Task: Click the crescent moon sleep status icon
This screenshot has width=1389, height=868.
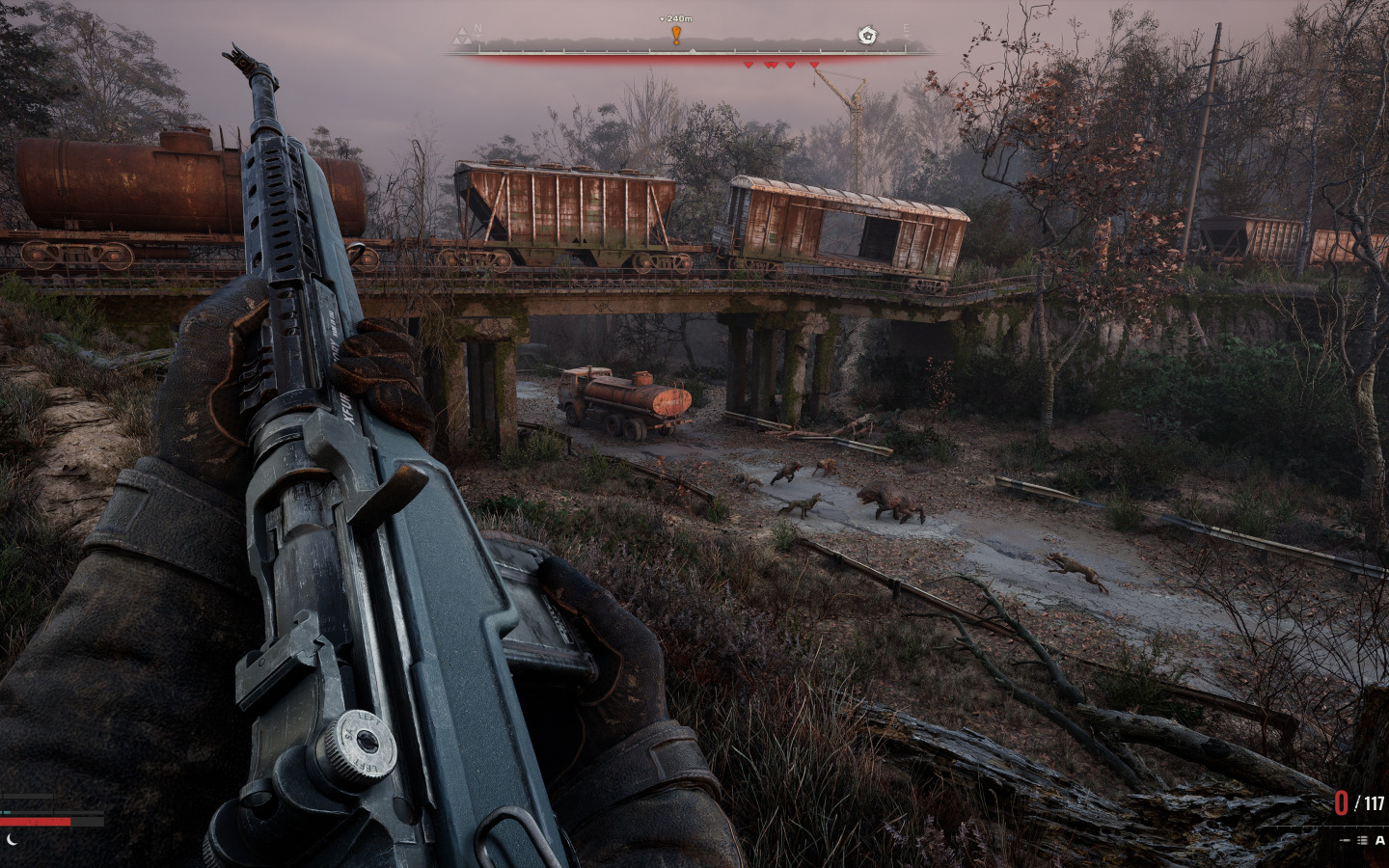Action: pos(12,839)
